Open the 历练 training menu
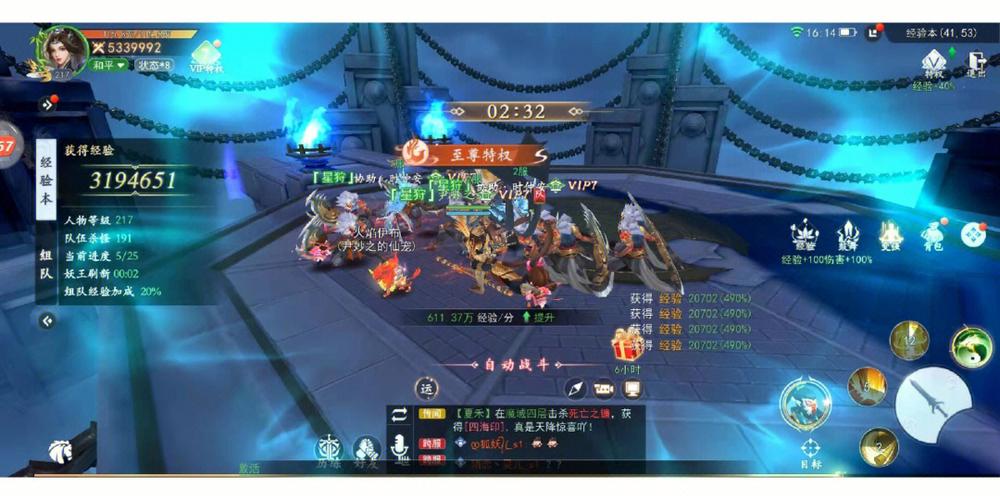 coord(329,450)
